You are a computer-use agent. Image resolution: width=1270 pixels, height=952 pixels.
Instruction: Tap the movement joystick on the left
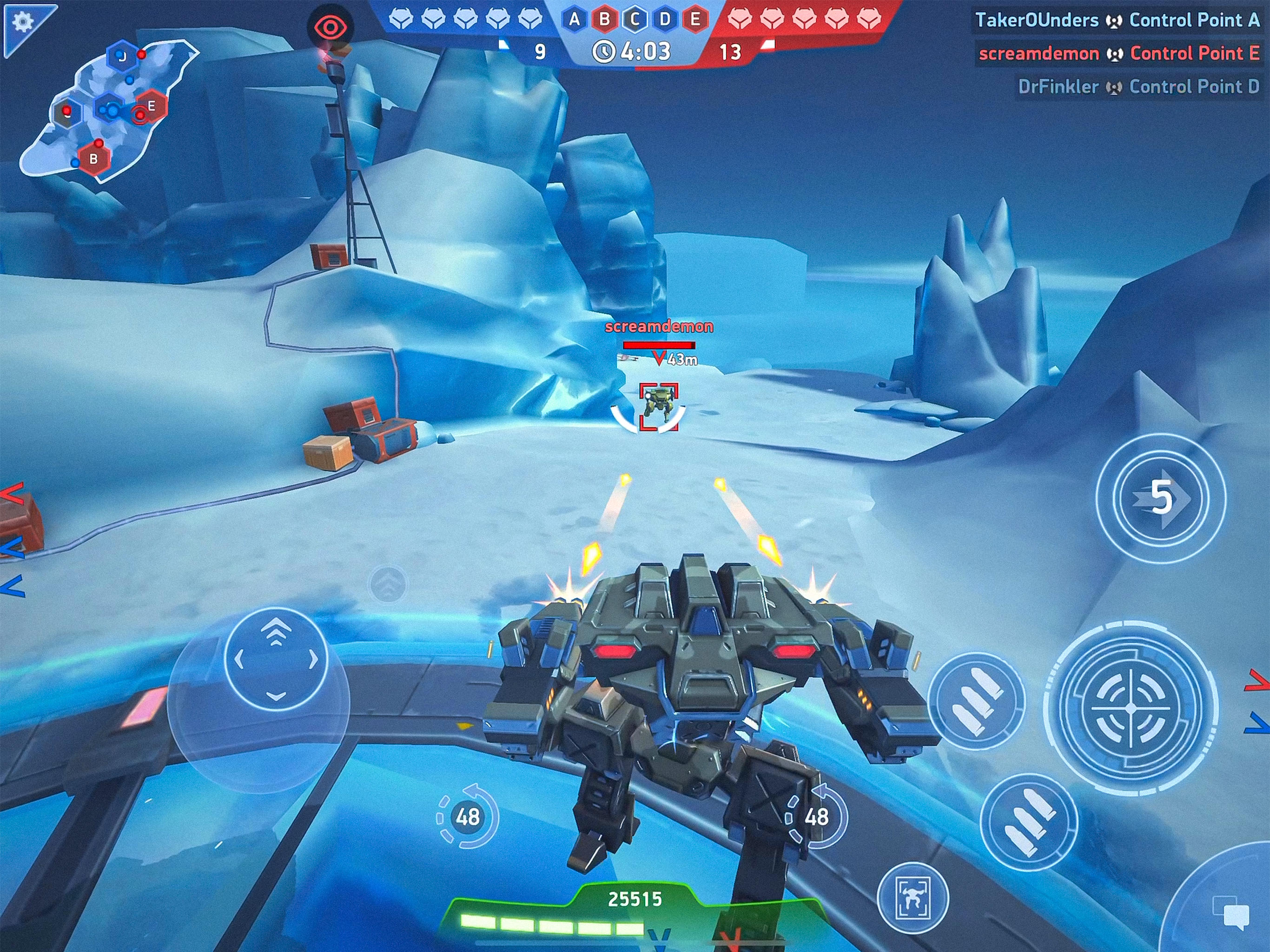[276, 661]
